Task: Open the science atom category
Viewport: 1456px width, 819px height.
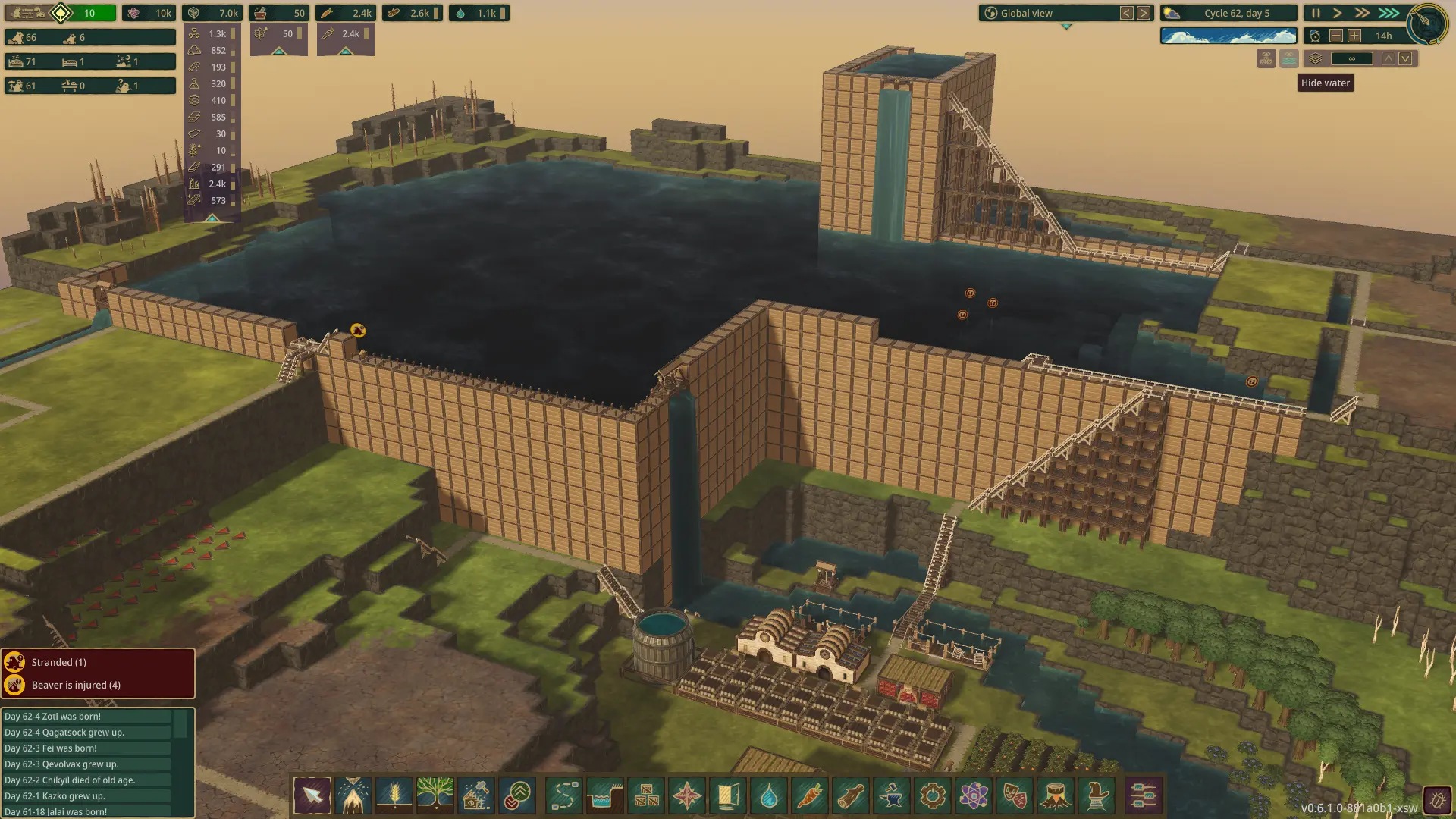Action: [974, 795]
